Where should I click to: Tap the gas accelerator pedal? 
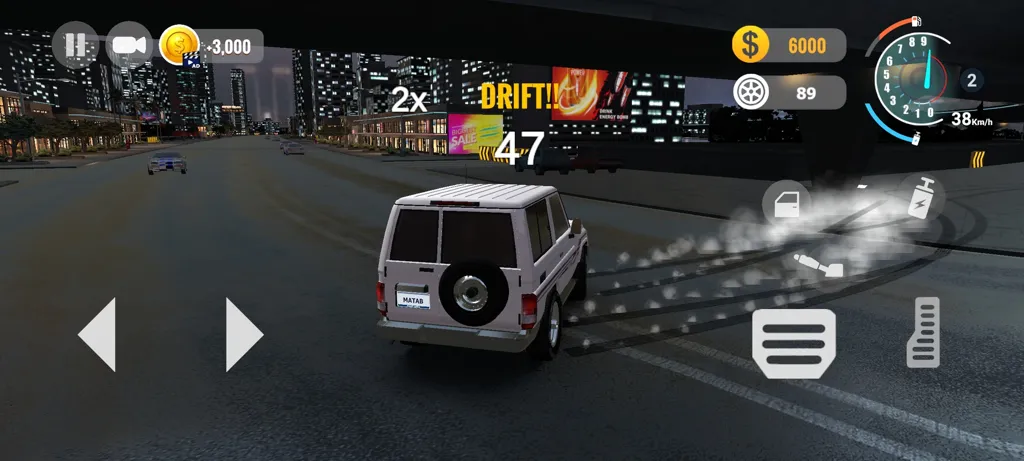[x=923, y=333]
